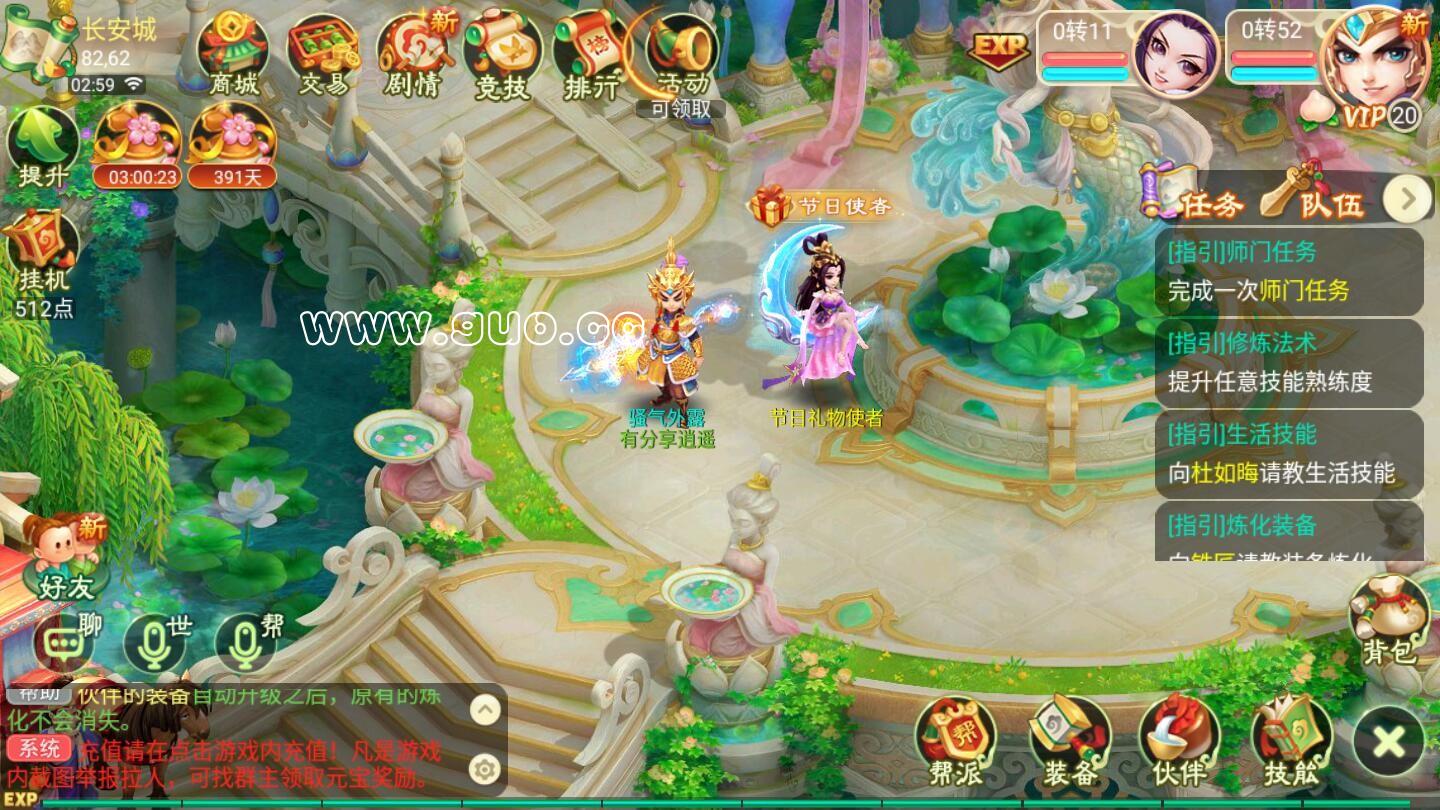1440x810 pixels.
Task: Select the 师门任务 guide quest
Action: point(1288,271)
